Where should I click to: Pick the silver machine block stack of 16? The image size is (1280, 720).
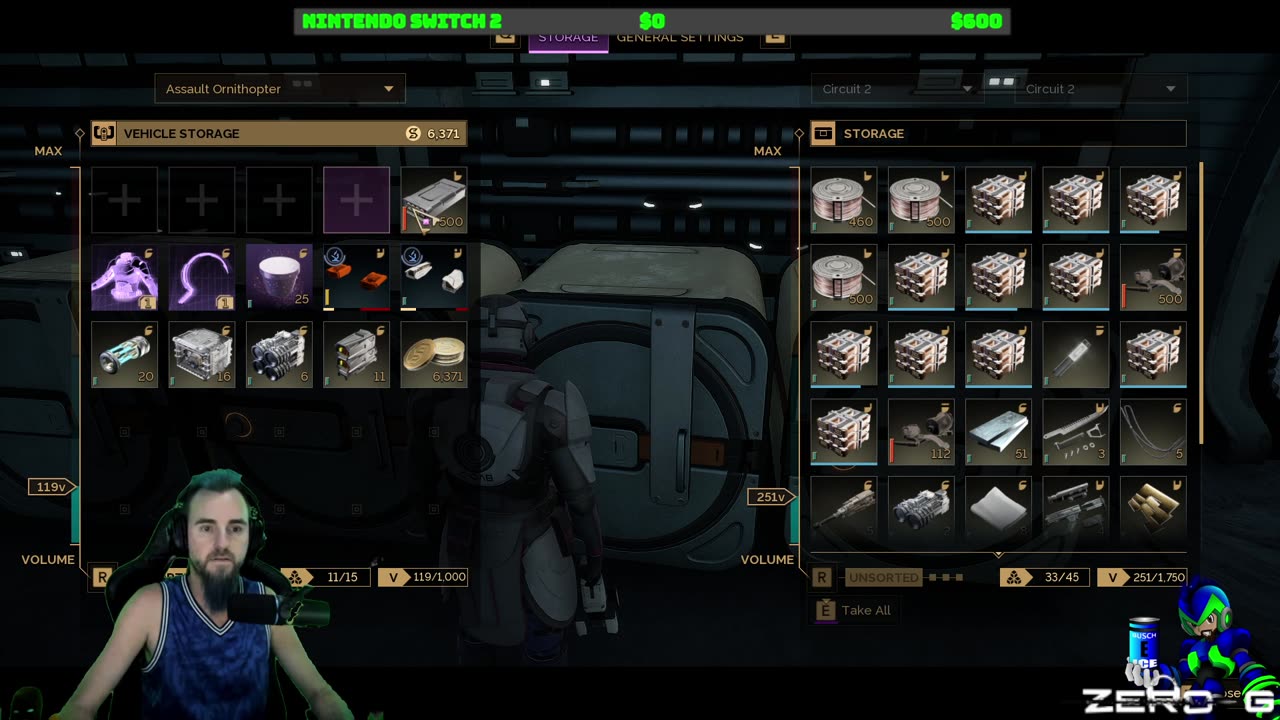[202, 354]
